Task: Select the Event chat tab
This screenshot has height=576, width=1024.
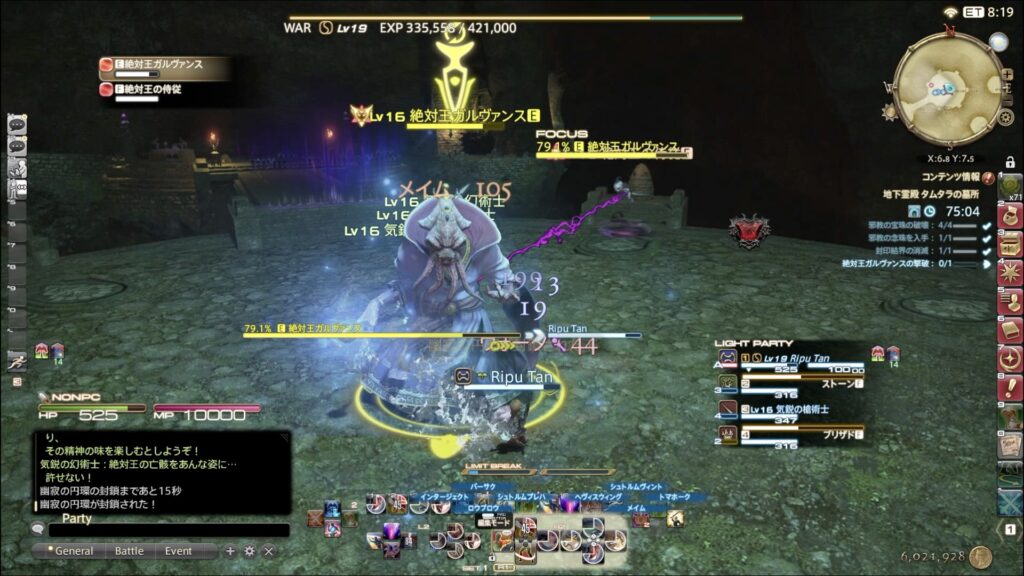Action: pyautogui.click(x=179, y=551)
